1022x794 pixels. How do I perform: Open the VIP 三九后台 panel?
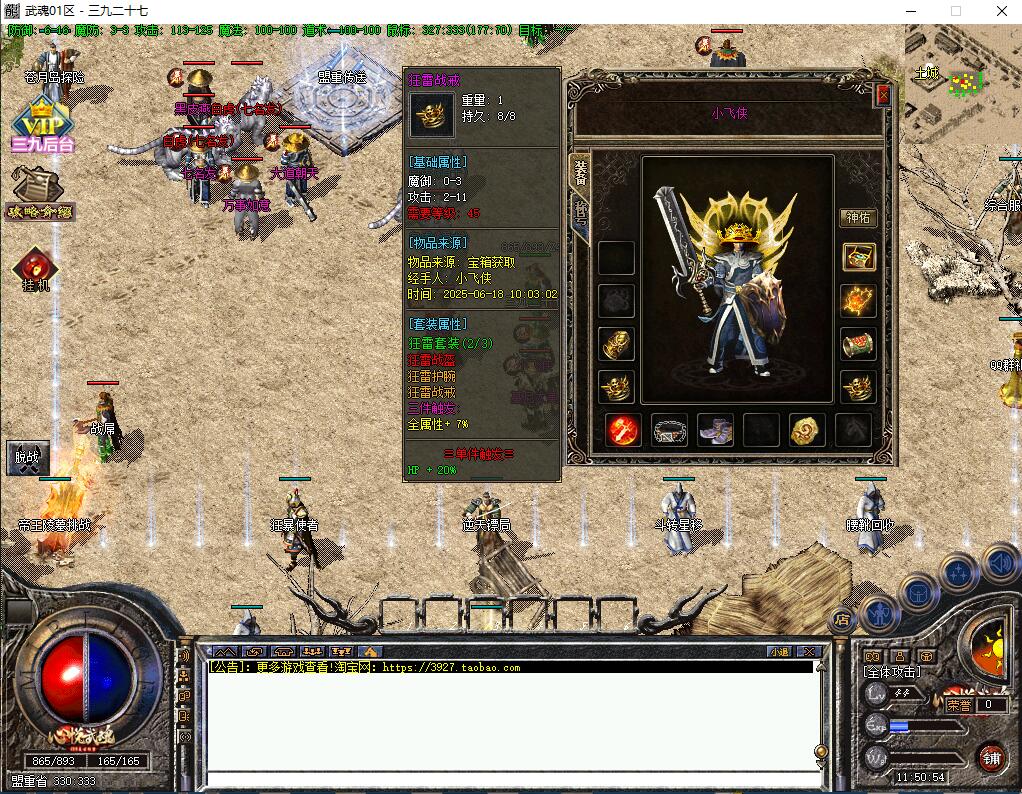point(42,125)
